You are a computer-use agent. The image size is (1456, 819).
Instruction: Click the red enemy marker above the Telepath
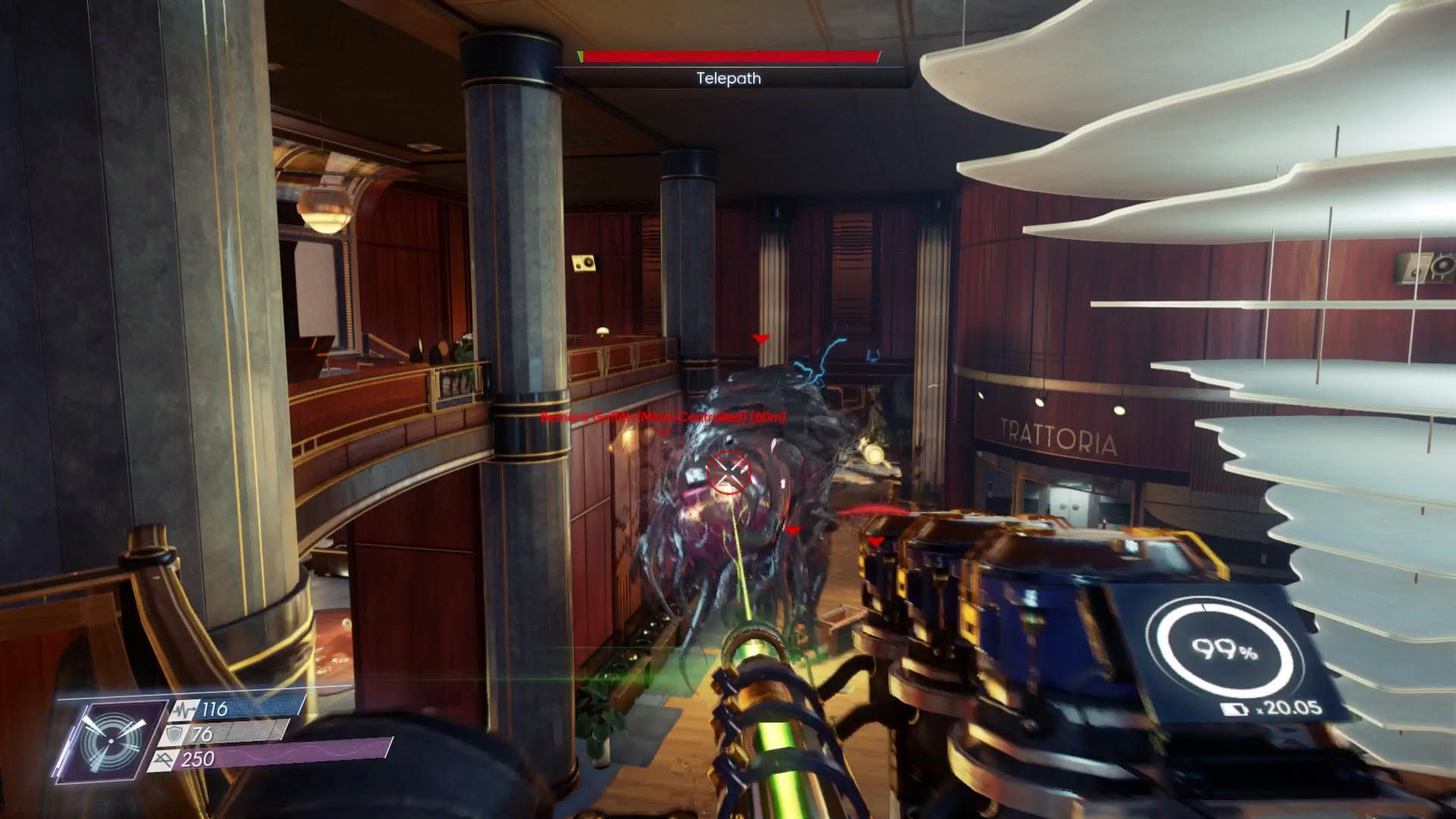pyautogui.click(x=761, y=338)
